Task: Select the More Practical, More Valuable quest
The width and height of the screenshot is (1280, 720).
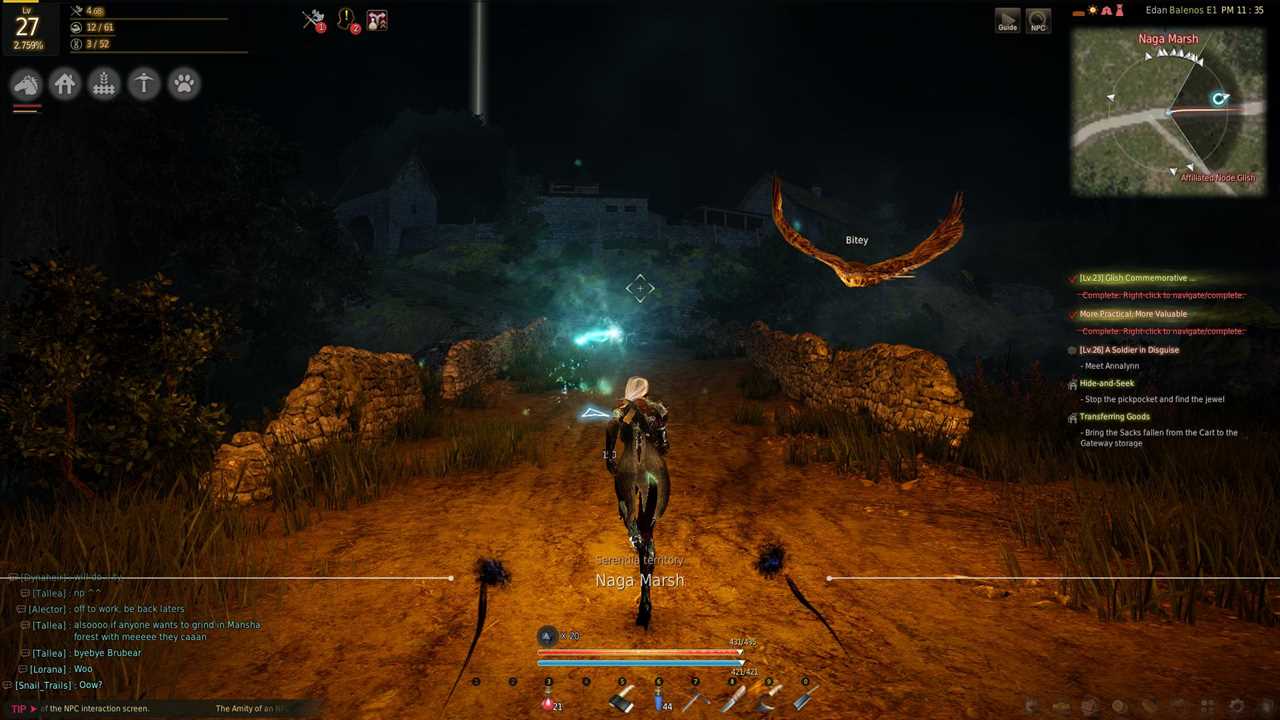Action: coord(1133,314)
